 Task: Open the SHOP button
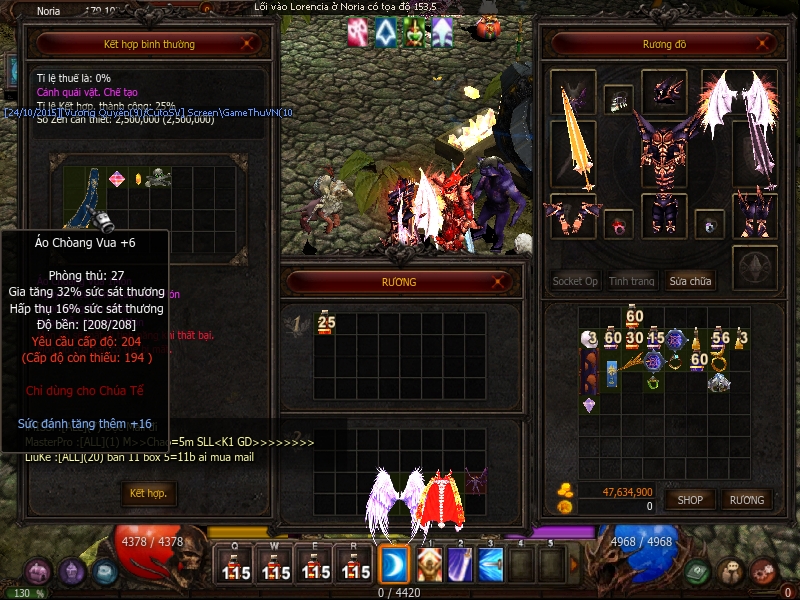[x=690, y=499]
